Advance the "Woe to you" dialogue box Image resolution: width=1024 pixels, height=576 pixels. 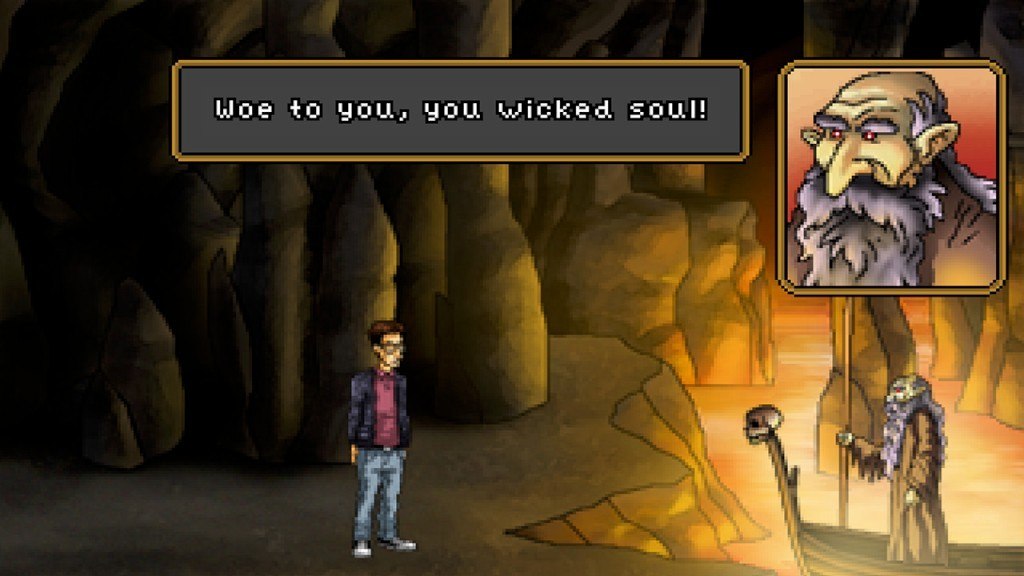(x=461, y=110)
